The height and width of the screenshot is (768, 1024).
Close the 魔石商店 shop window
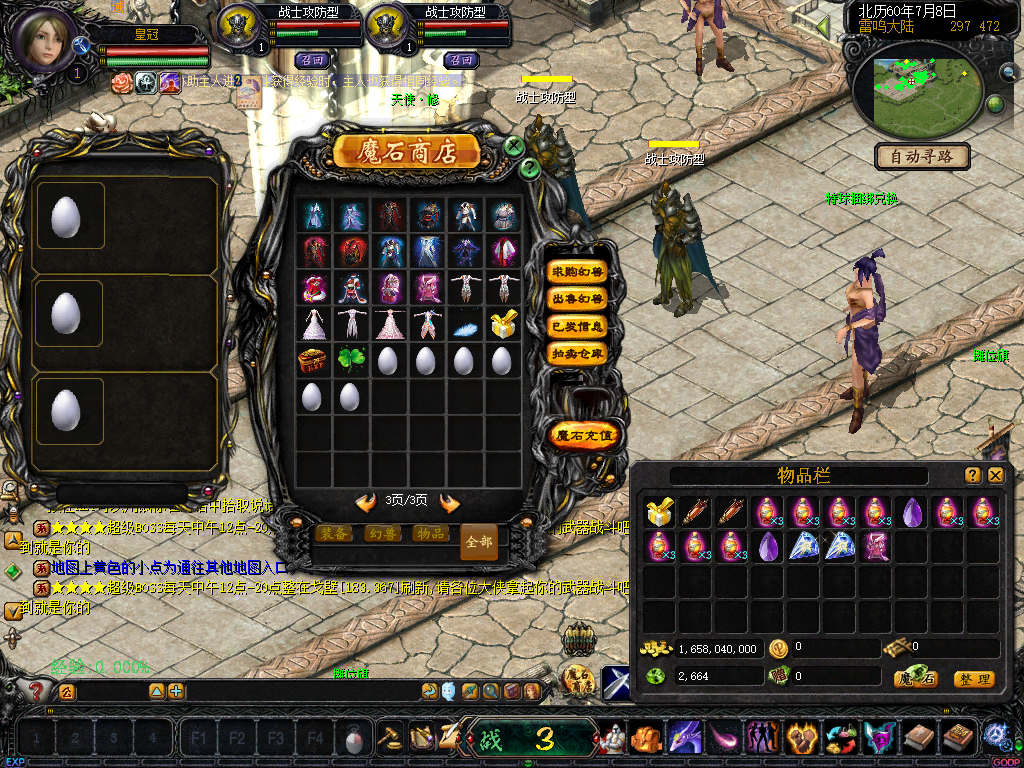coord(514,146)
